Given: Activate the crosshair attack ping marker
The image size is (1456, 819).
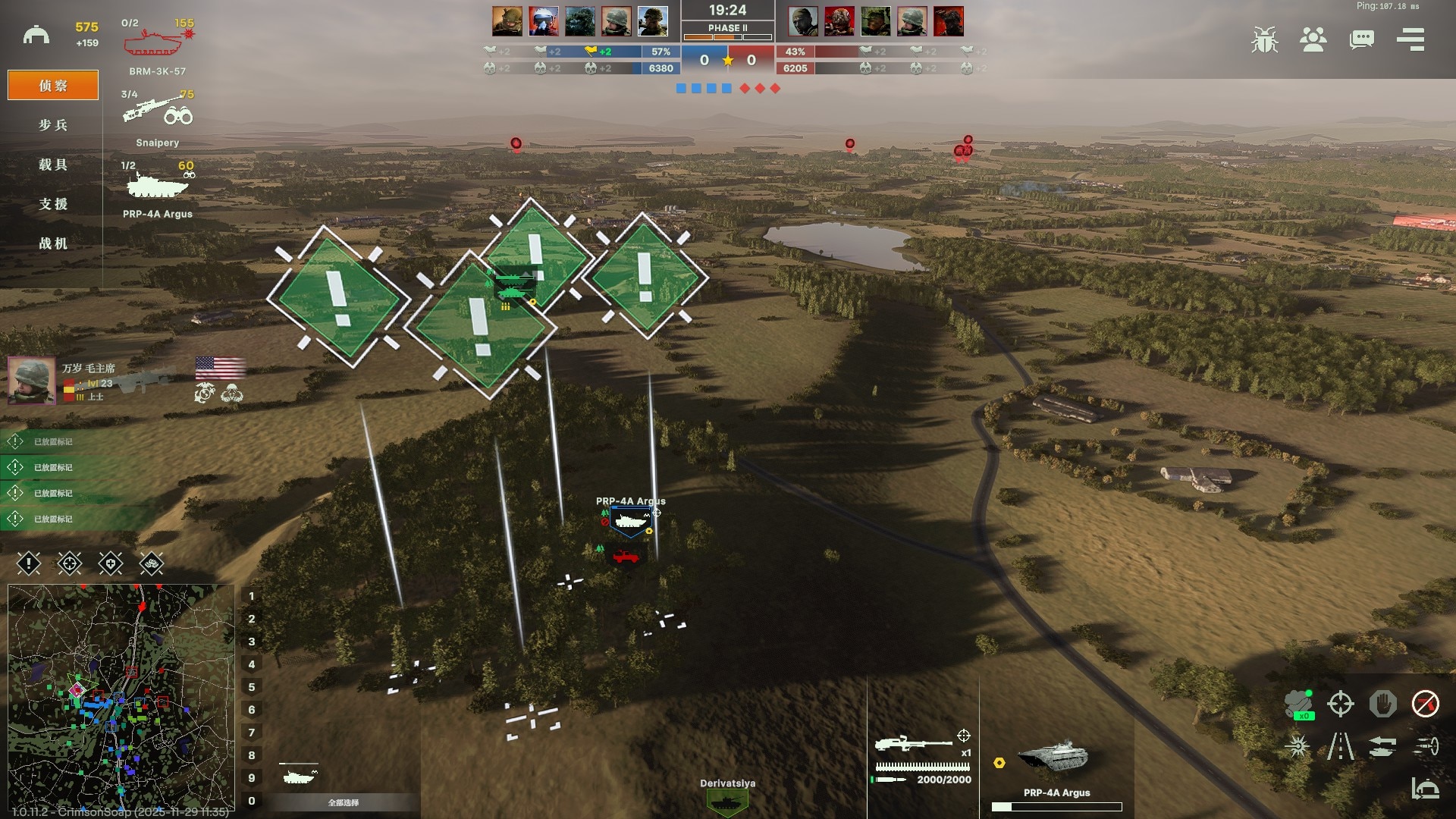Looking at the screenshot, I should (70, 563).
